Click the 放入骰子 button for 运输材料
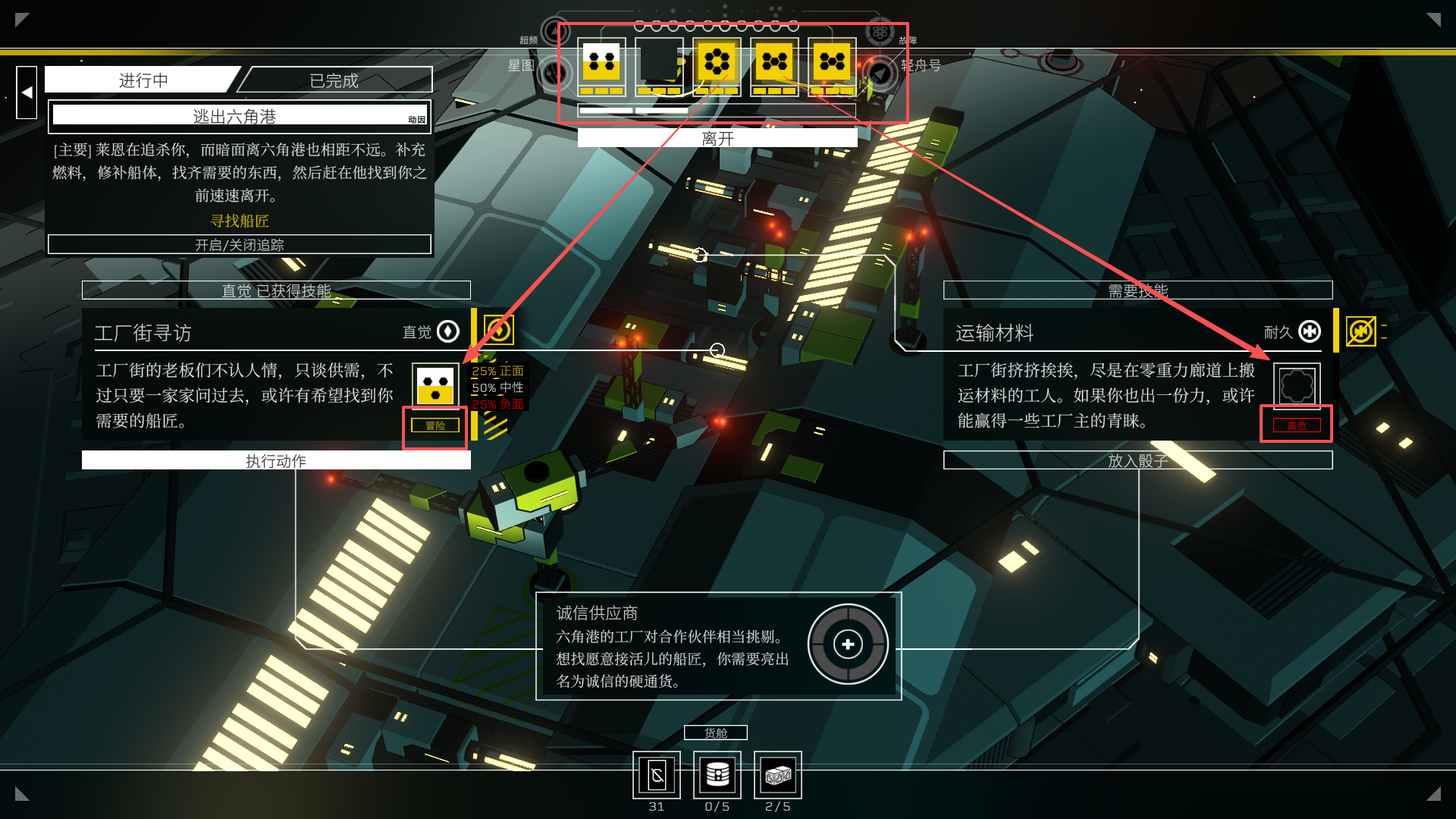The width and height of the screenshot is (1456, 819). pyautogui.click(x=1137, y=460)
